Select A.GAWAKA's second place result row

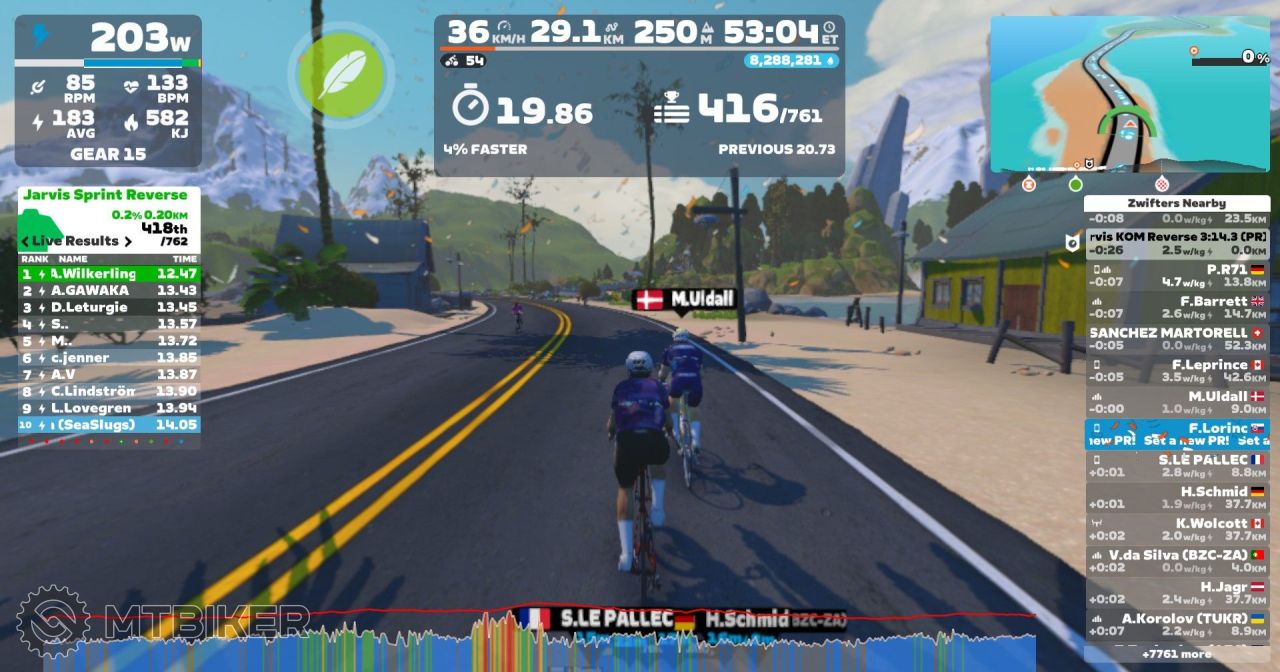[109, 290]
